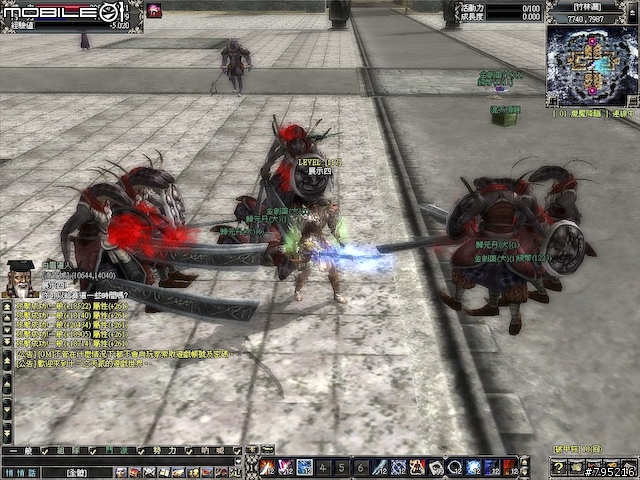640x480 pixels.
Task: Activate the blue swirl skill in hotbar
Action: tap(305, 467)
